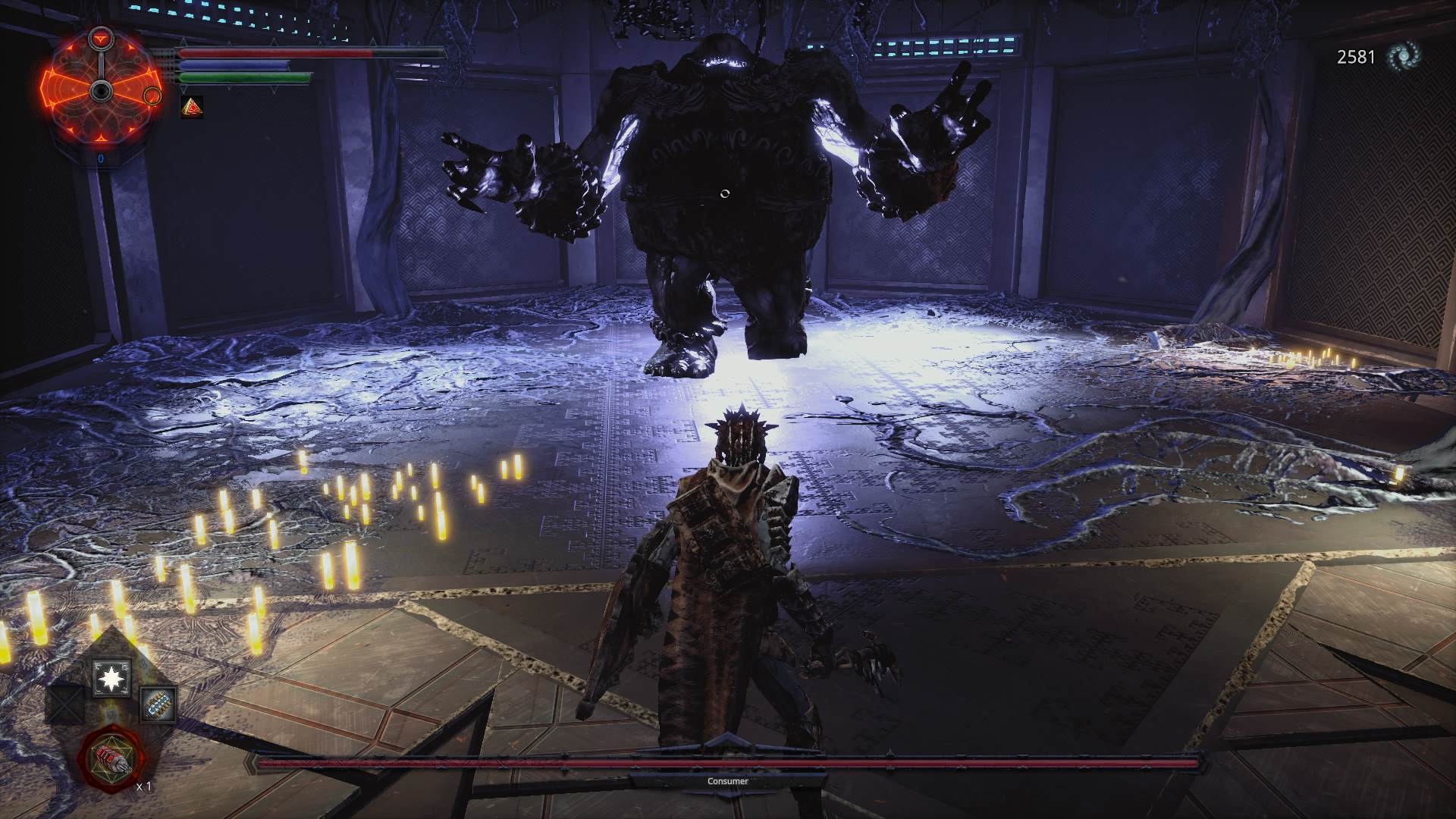Click the glowing red orbit clock dial
This screenshot has width=1456, height=819.
point(101,91)
